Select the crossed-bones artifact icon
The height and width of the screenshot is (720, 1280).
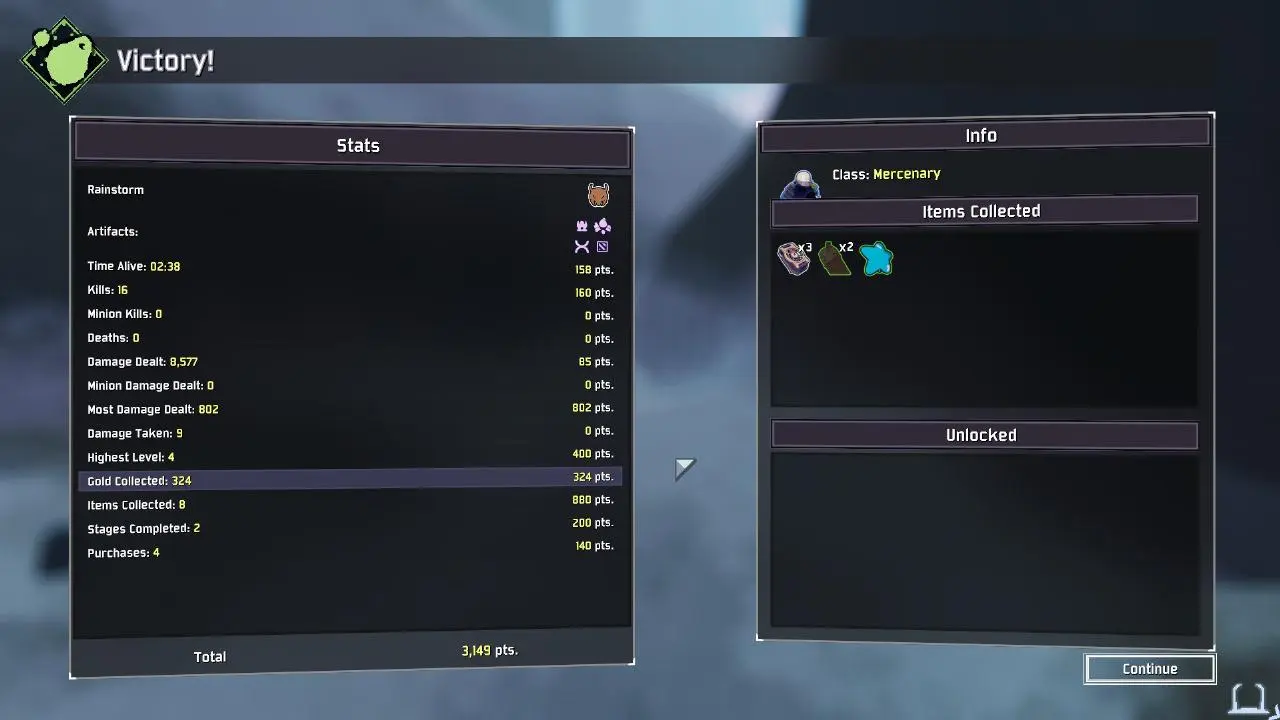(581, 245)
